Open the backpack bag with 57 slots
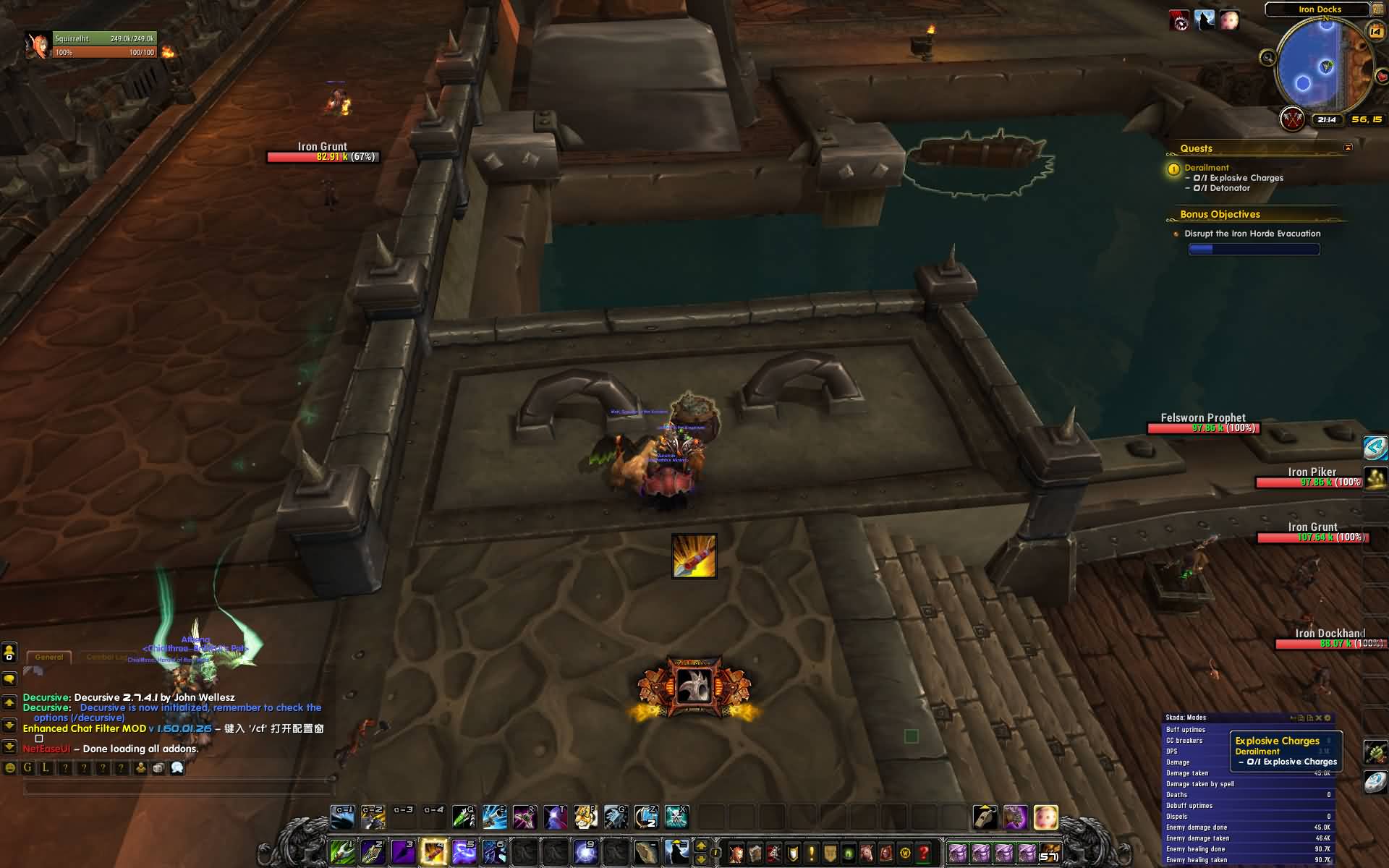The image size is (1389, 868). click(x=1049, y=853)
